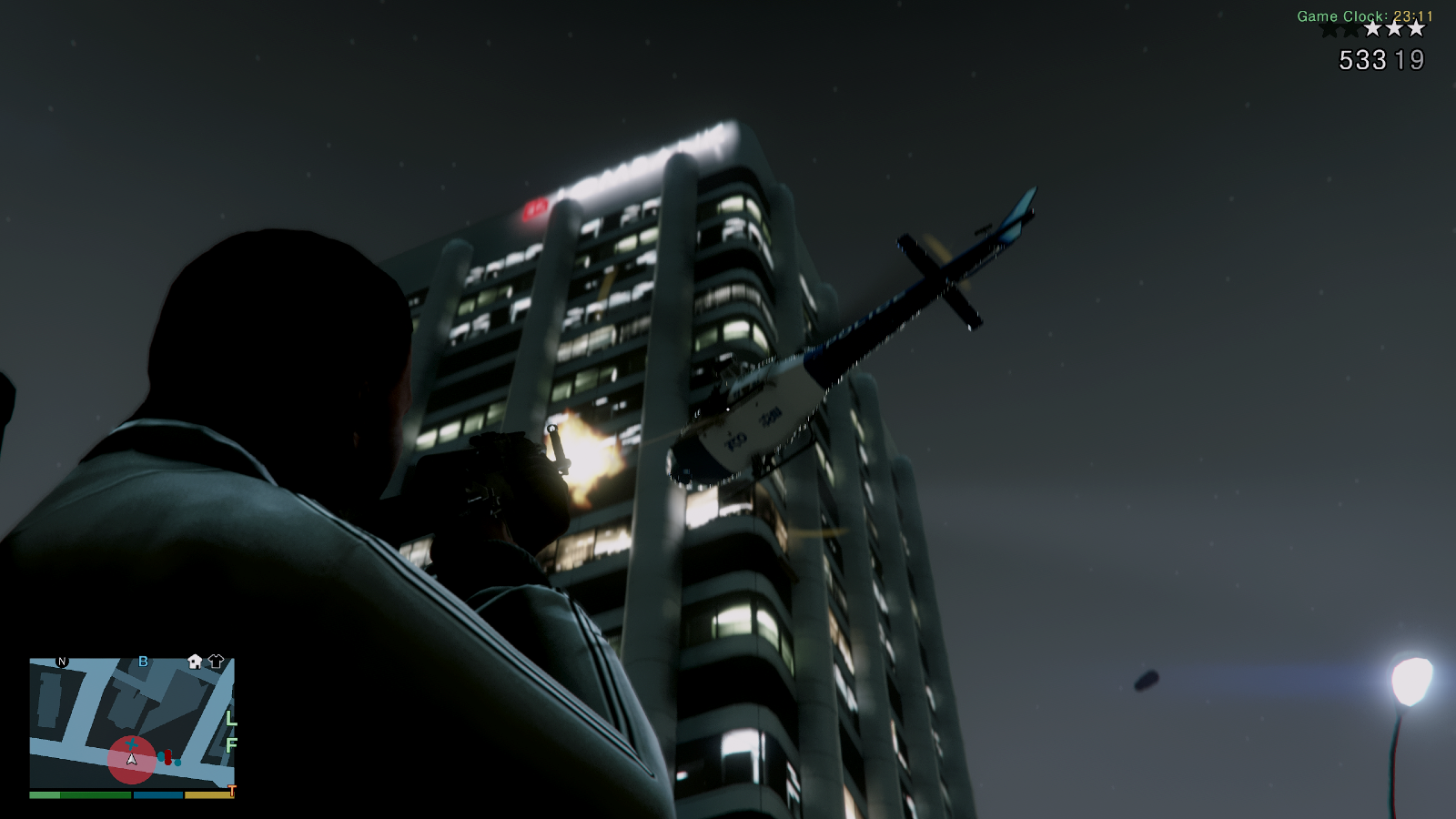This screenshot has height=819, width=1456.
Task: Click the yellow special ability meter segment
Action: (211, 794)
